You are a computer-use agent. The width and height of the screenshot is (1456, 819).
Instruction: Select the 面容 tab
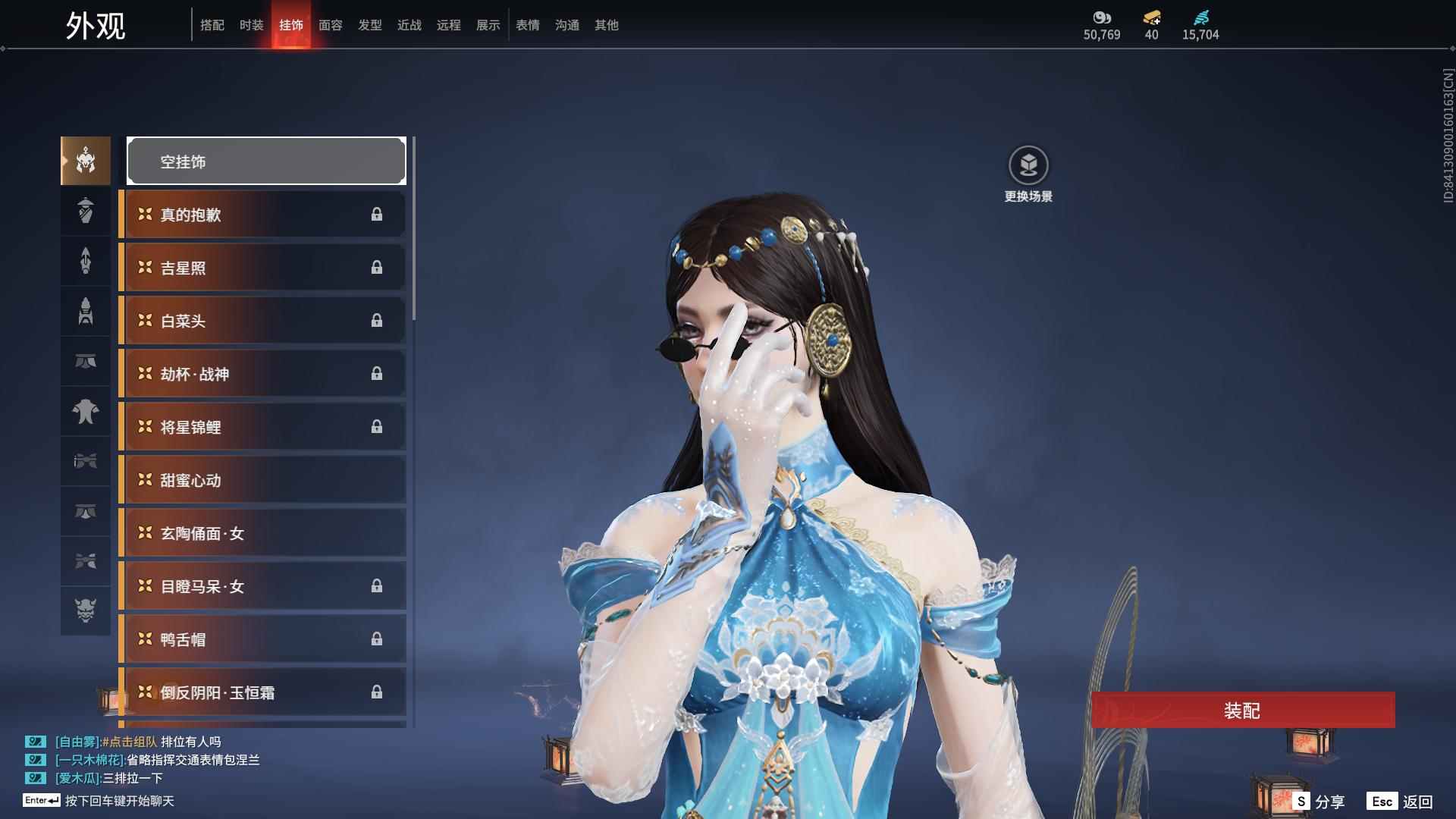330,25
